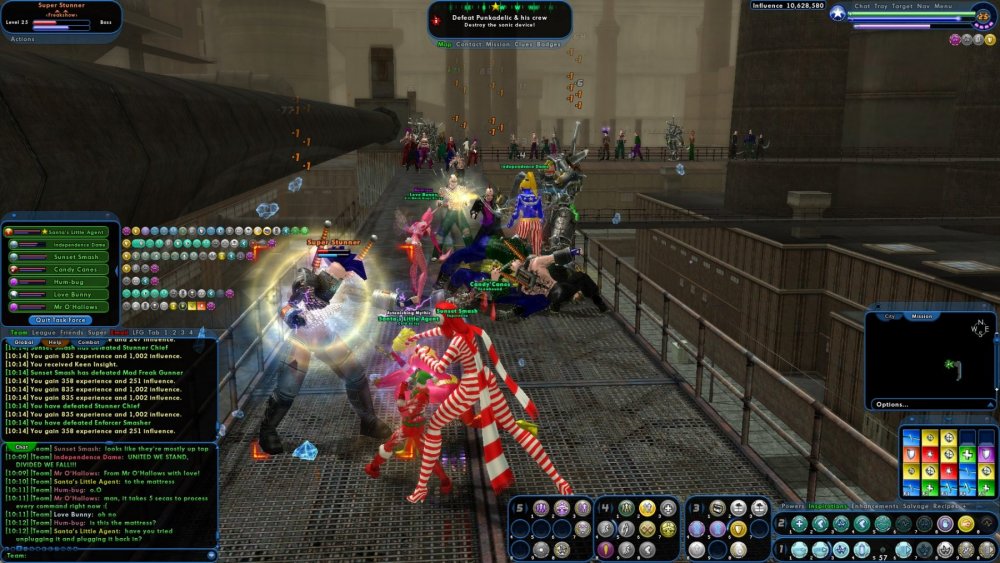1000x563 pixels.
Task: Open the Badges tab in mission tracker
Action: pos(549,44)
